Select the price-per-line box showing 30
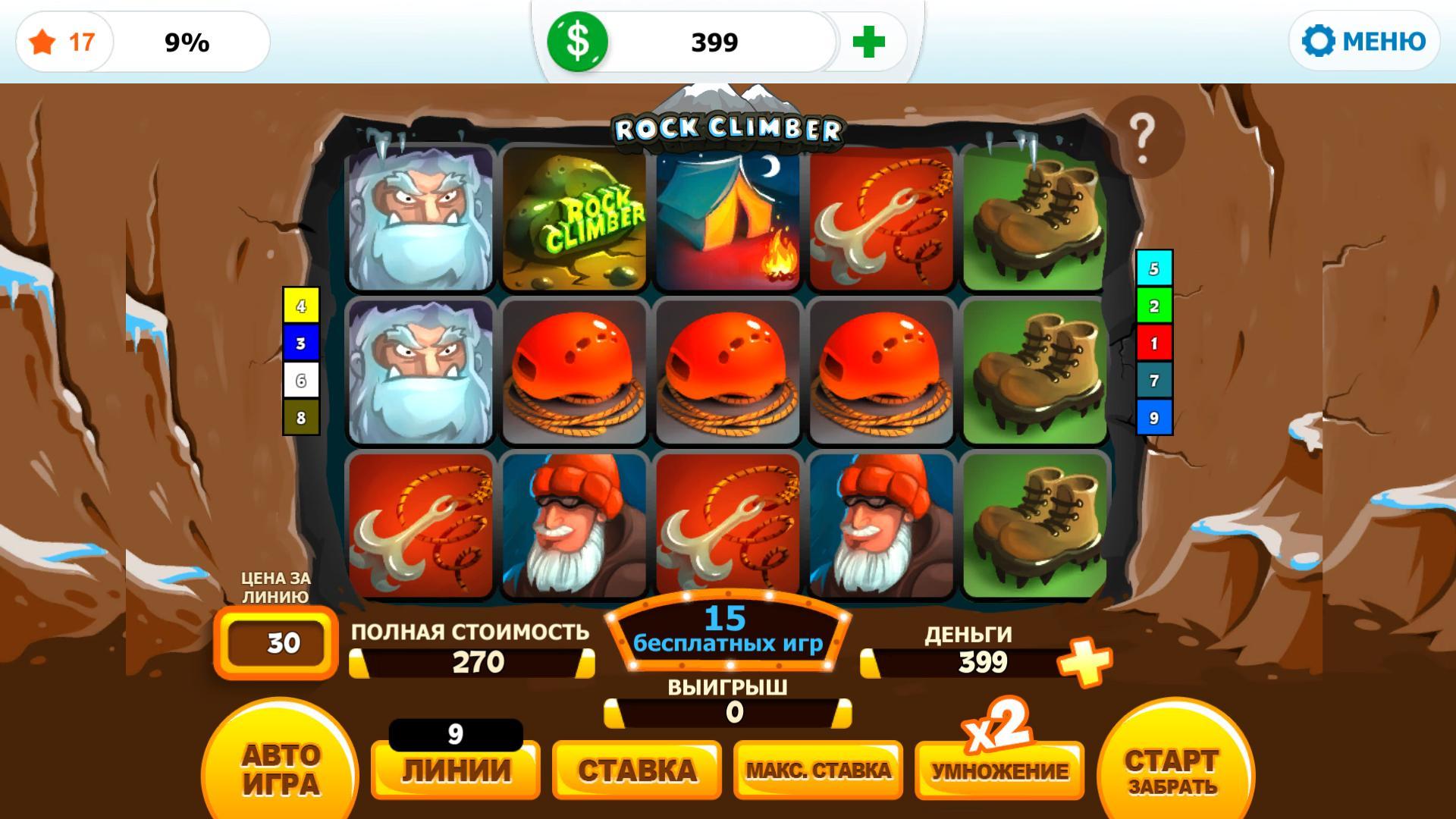This screenshot has width=1456, height=819. pos(277,643)
